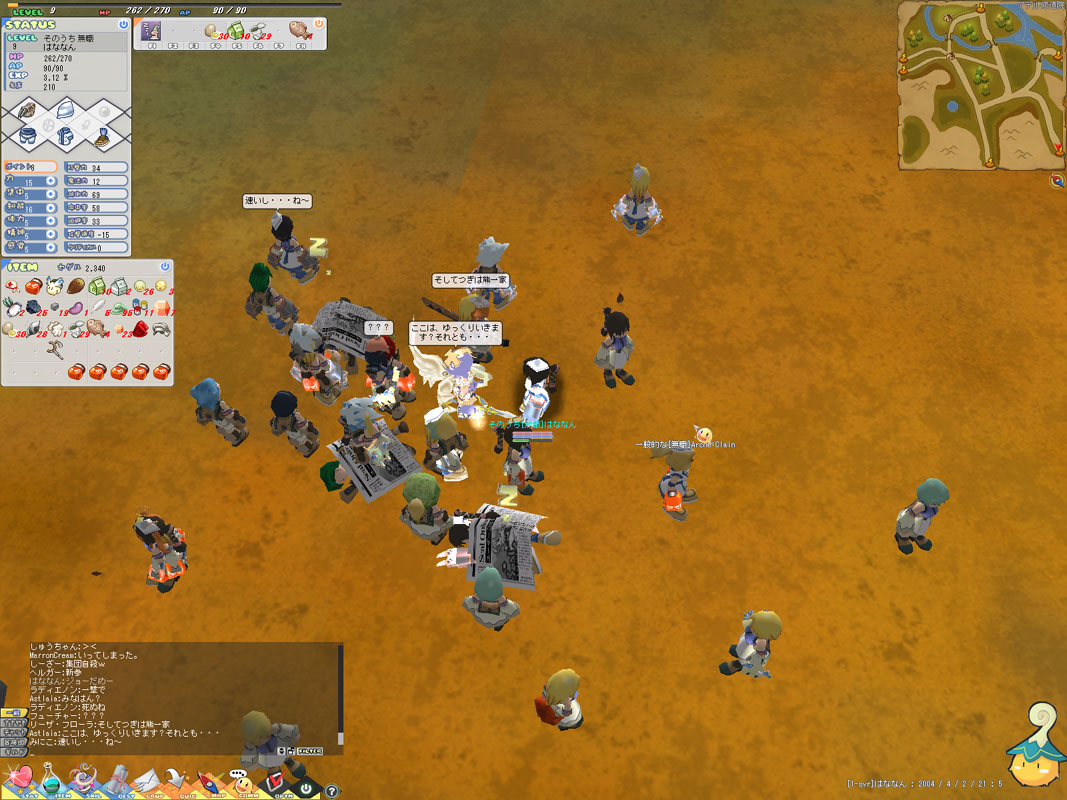1067x800 pixels.
Task: Open the chat FILTER button
Action: pos(309,750)
